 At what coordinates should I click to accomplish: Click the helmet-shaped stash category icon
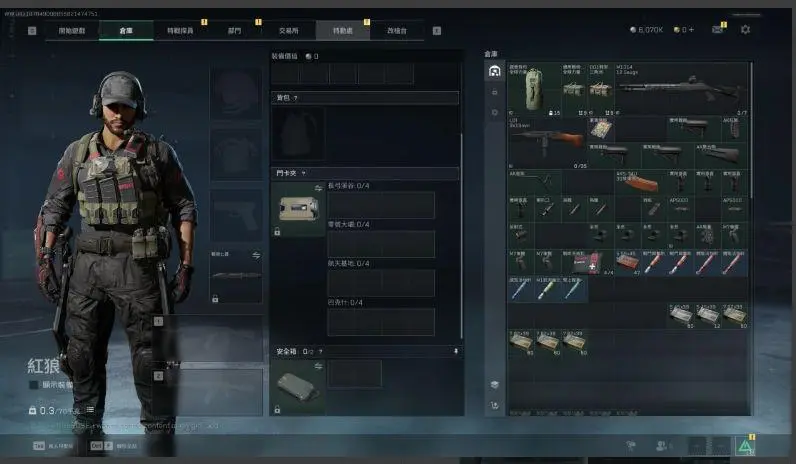point(494,71)
